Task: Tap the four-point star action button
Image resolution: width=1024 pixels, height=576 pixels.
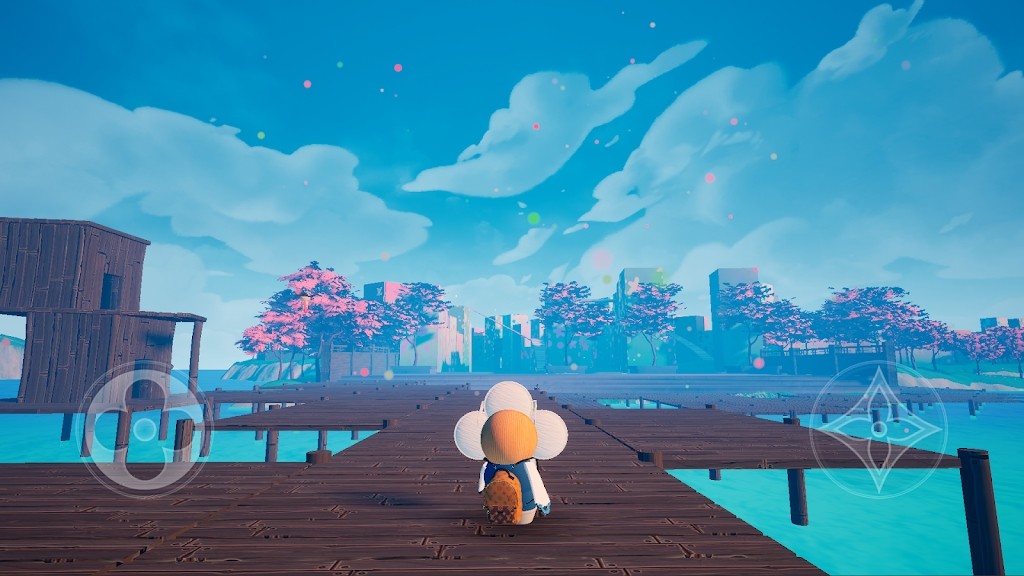Action: pyautogui.click(x=878, y=429)
